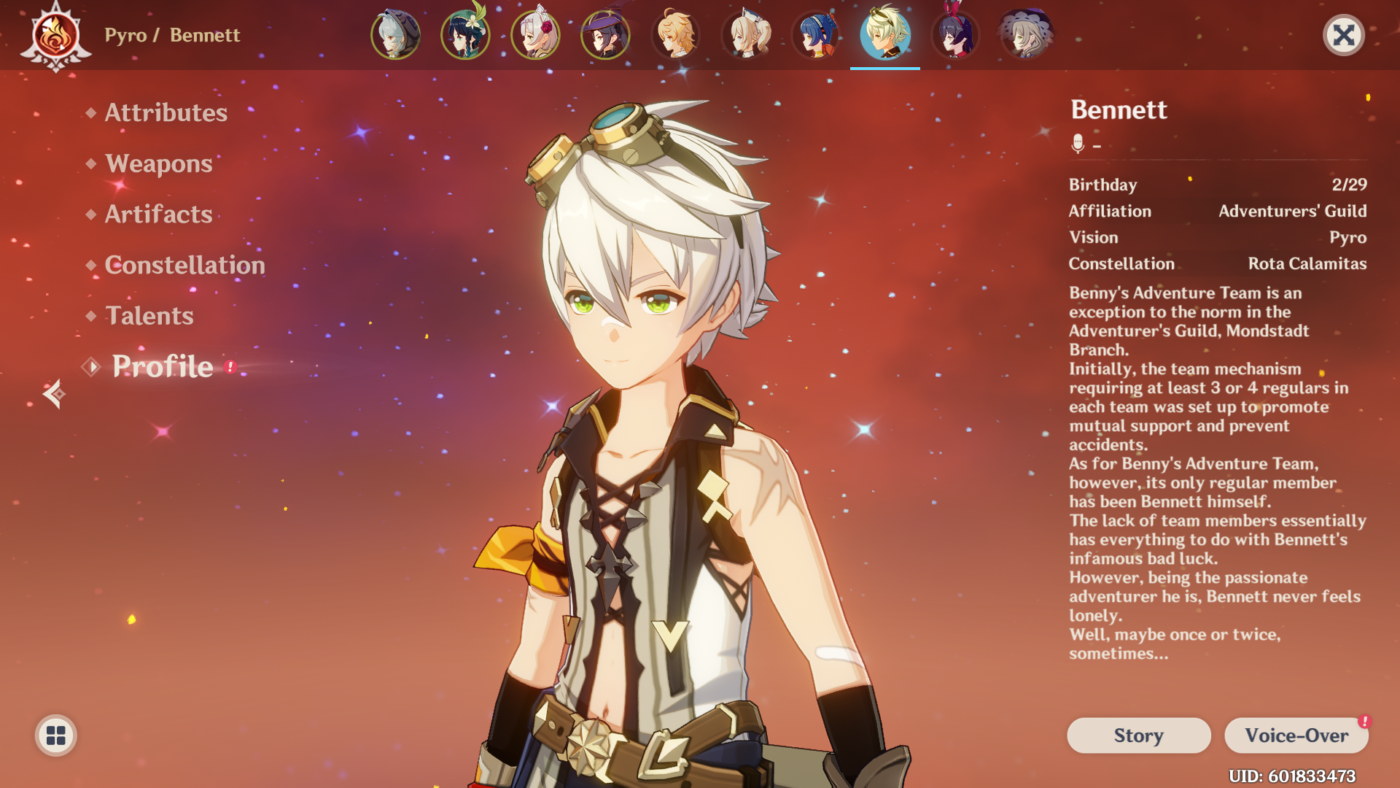Viewport: 1400px width, 788px height.
Task: Go to the Weapons menu entry
Action: [158, 164]
